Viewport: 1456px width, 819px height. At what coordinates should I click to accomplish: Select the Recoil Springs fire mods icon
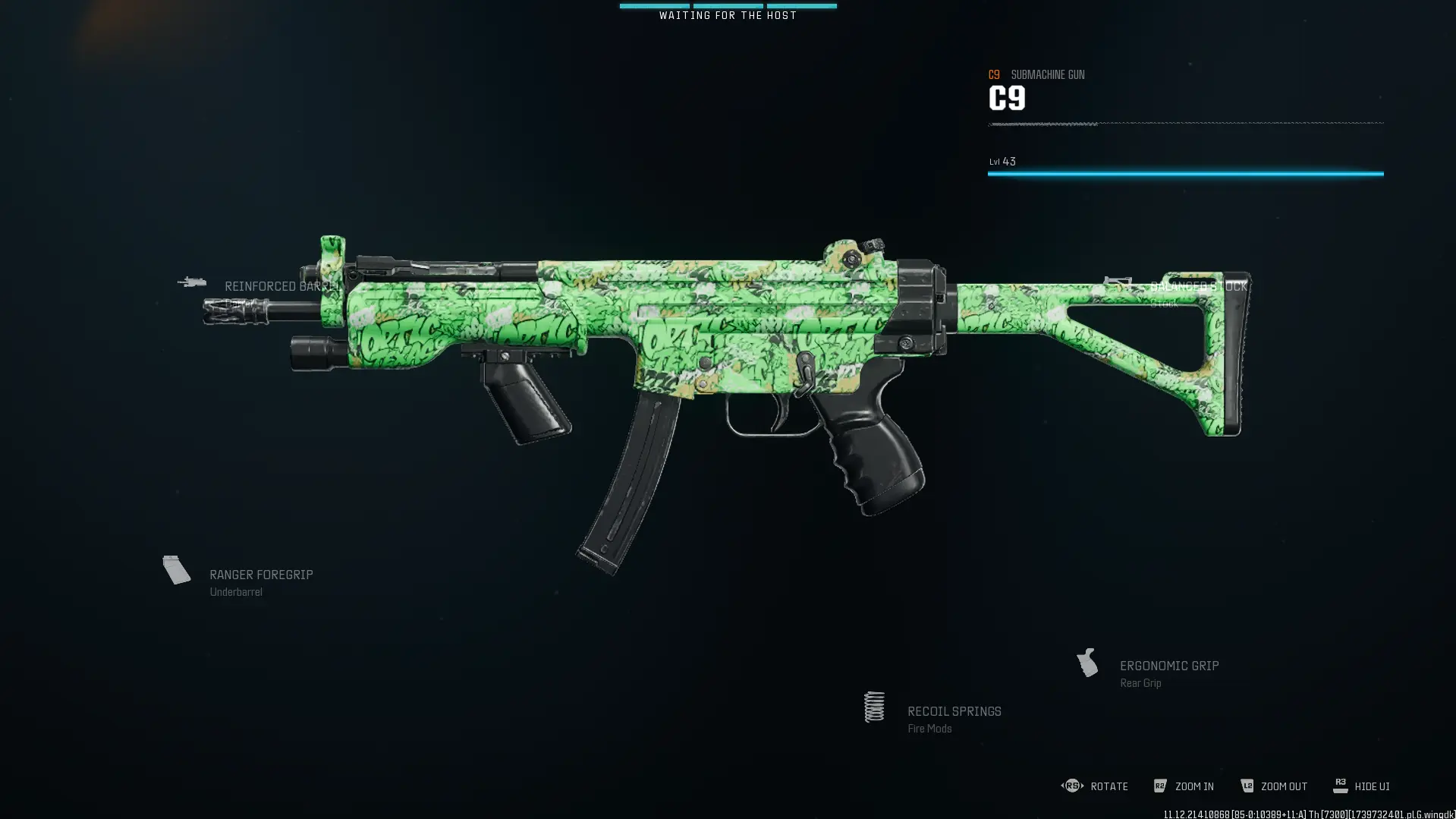point(874,706)
